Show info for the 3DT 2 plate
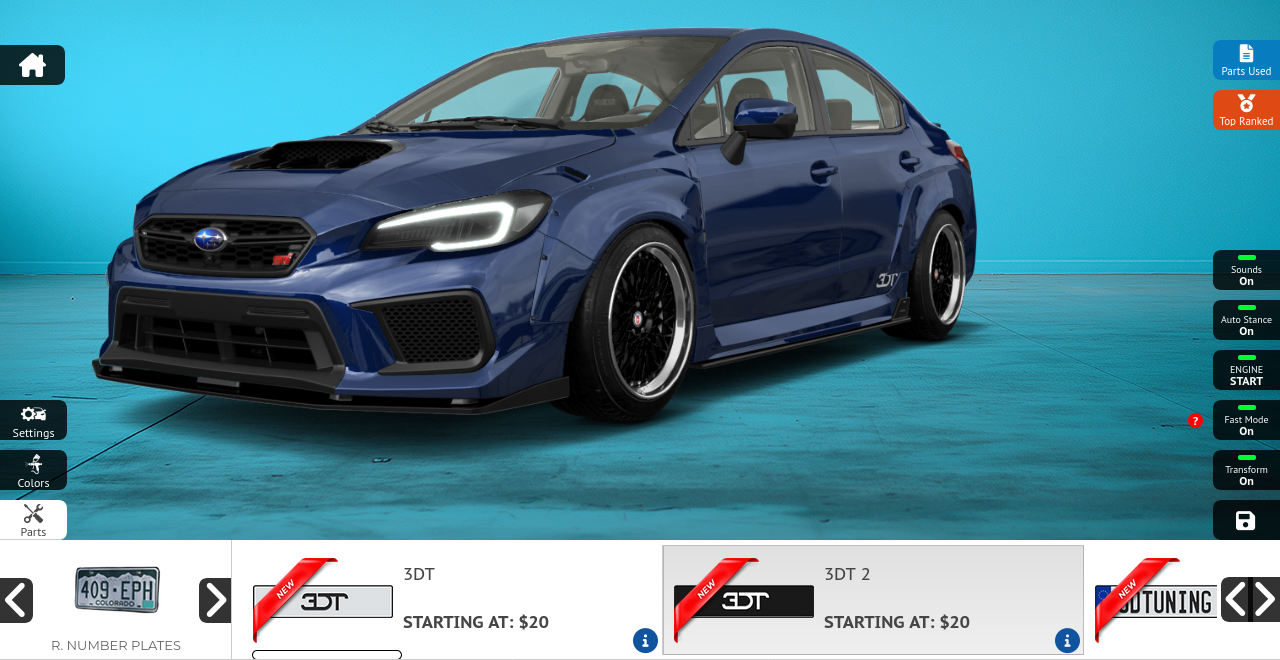This screenshot has width=1280, height=660. 1067,640
